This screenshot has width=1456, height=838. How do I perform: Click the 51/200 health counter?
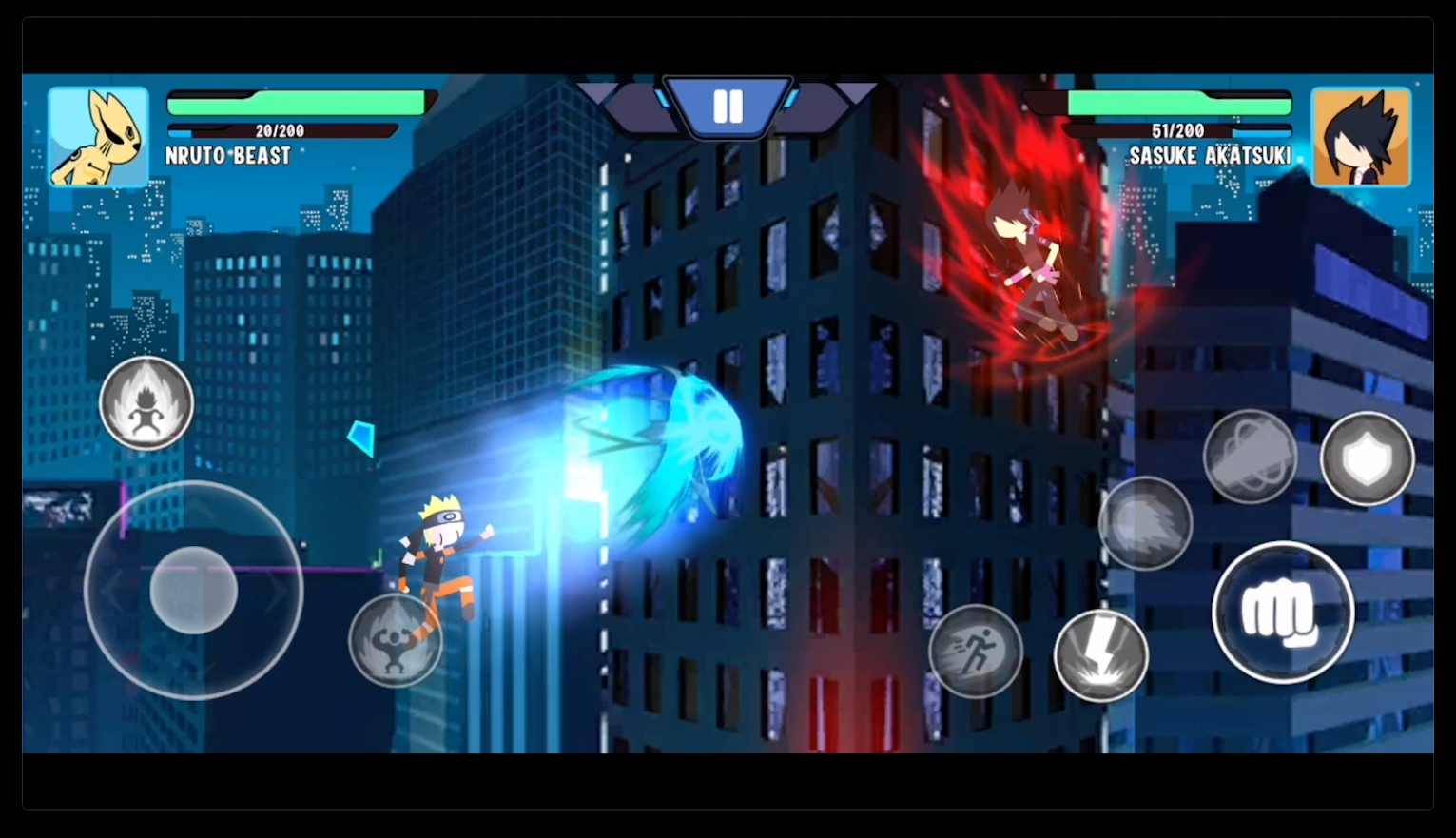[1178, 131]
